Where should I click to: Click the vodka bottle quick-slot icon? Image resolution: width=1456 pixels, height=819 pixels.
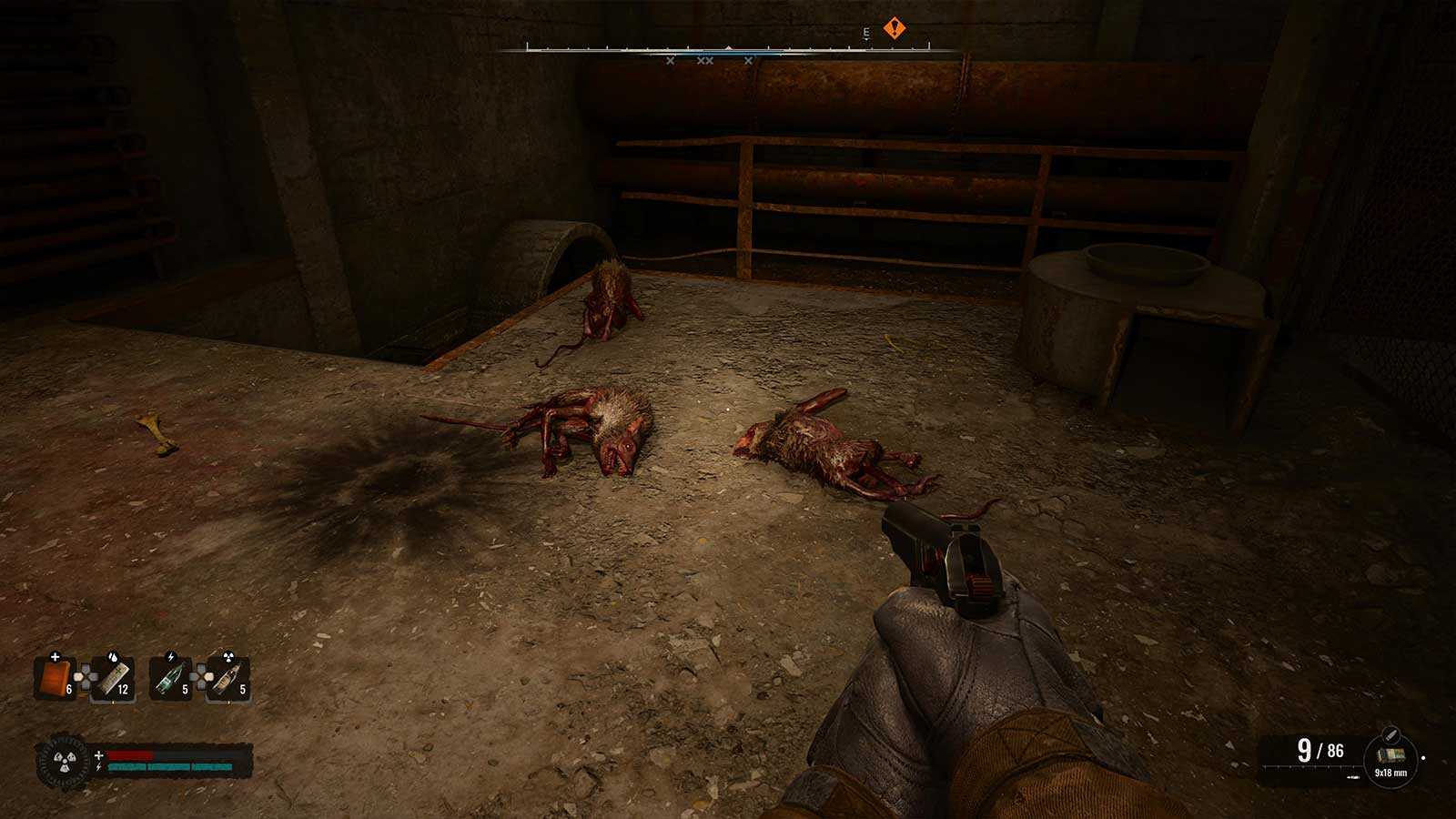[x=227, y=679]
